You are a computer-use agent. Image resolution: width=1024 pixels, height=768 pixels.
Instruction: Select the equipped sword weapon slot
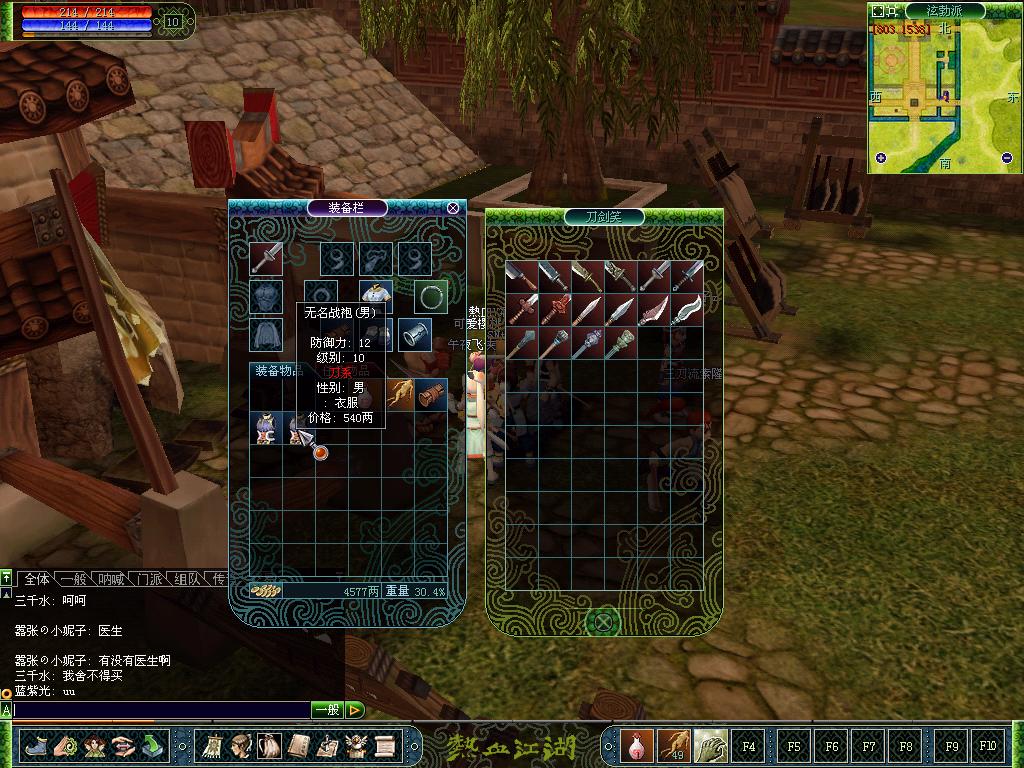266,258
